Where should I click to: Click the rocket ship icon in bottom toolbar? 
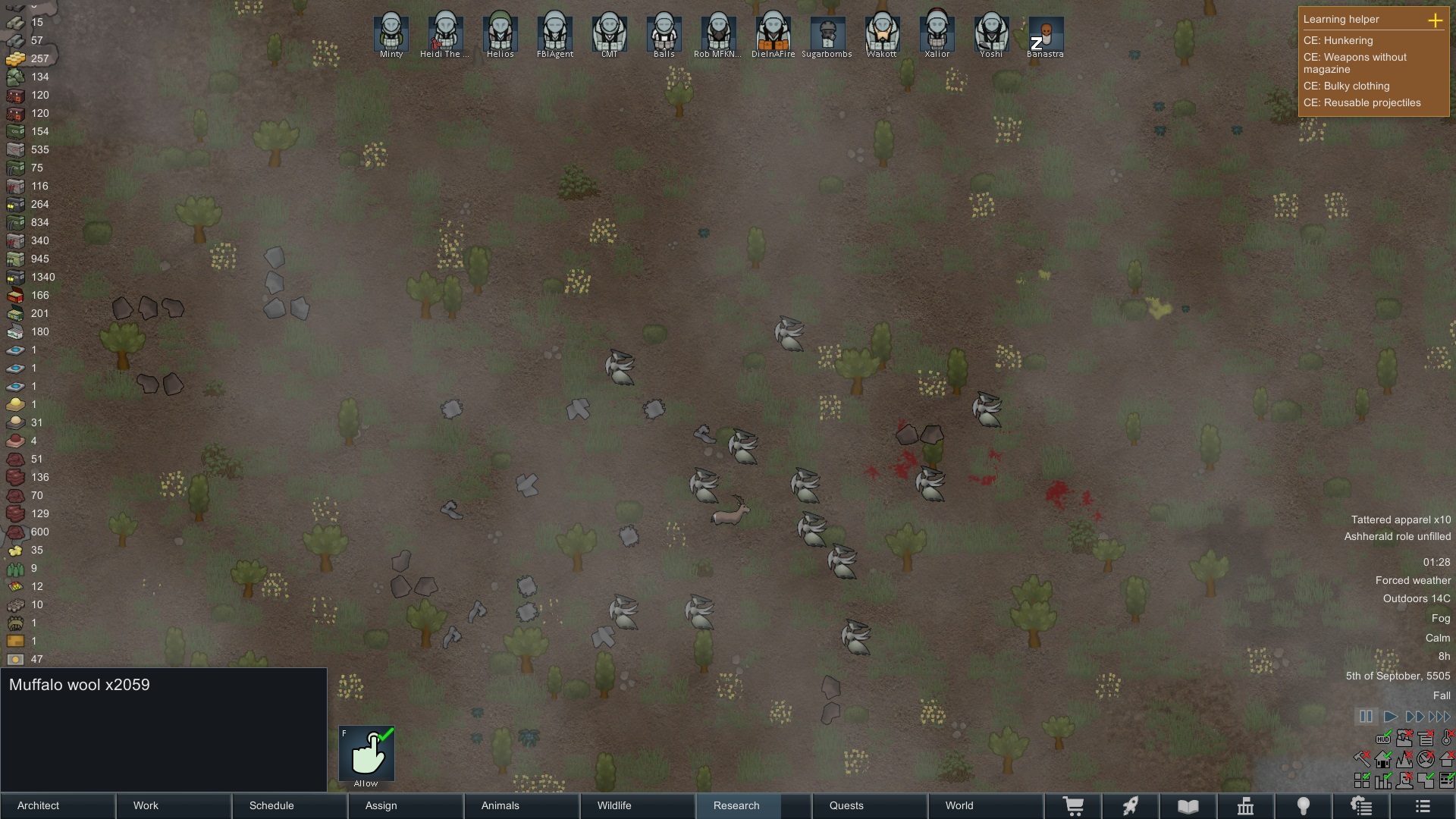pos(1131,806)
